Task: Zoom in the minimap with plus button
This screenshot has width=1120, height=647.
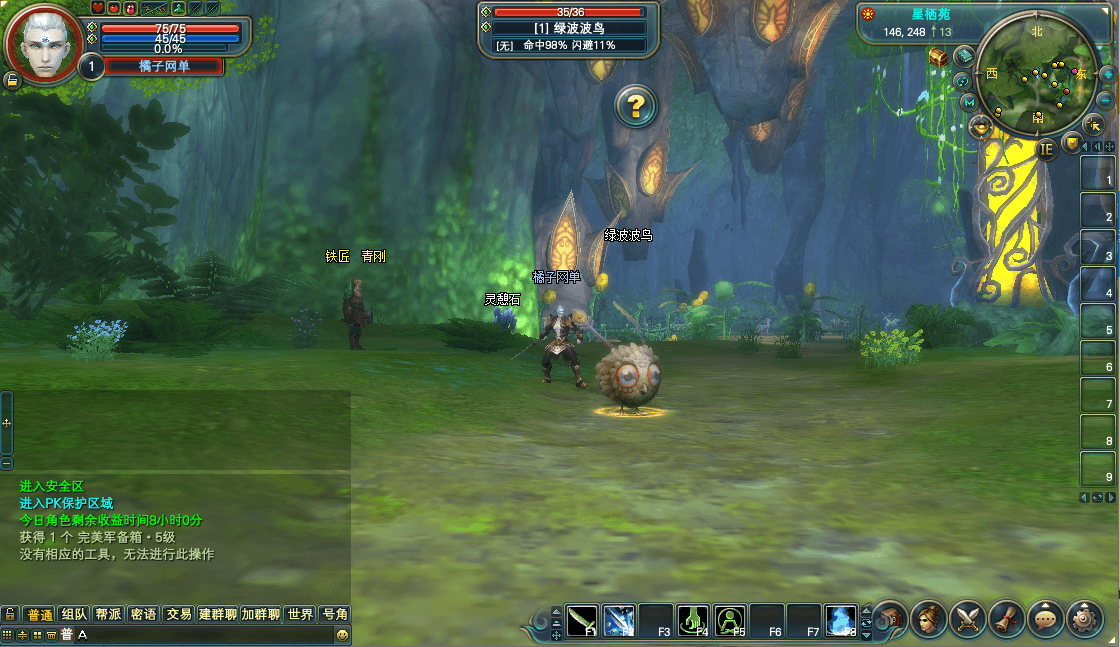Action: click(1108, 74)
